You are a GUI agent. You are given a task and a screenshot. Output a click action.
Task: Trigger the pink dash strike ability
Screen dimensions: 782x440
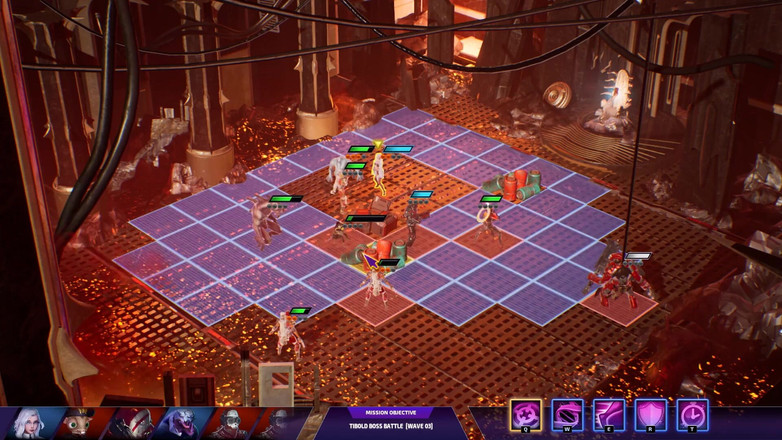[609, 414]
